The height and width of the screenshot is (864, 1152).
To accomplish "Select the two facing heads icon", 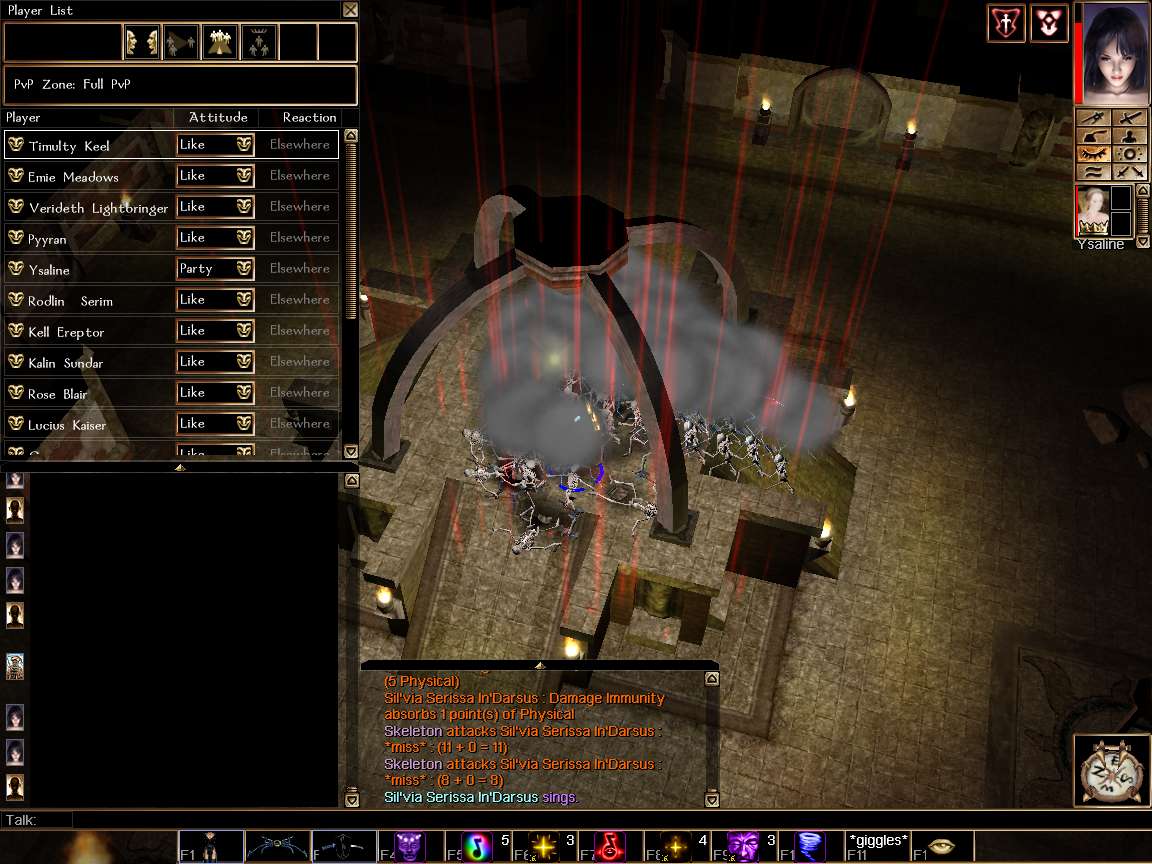I will click(x=142, y=42).
